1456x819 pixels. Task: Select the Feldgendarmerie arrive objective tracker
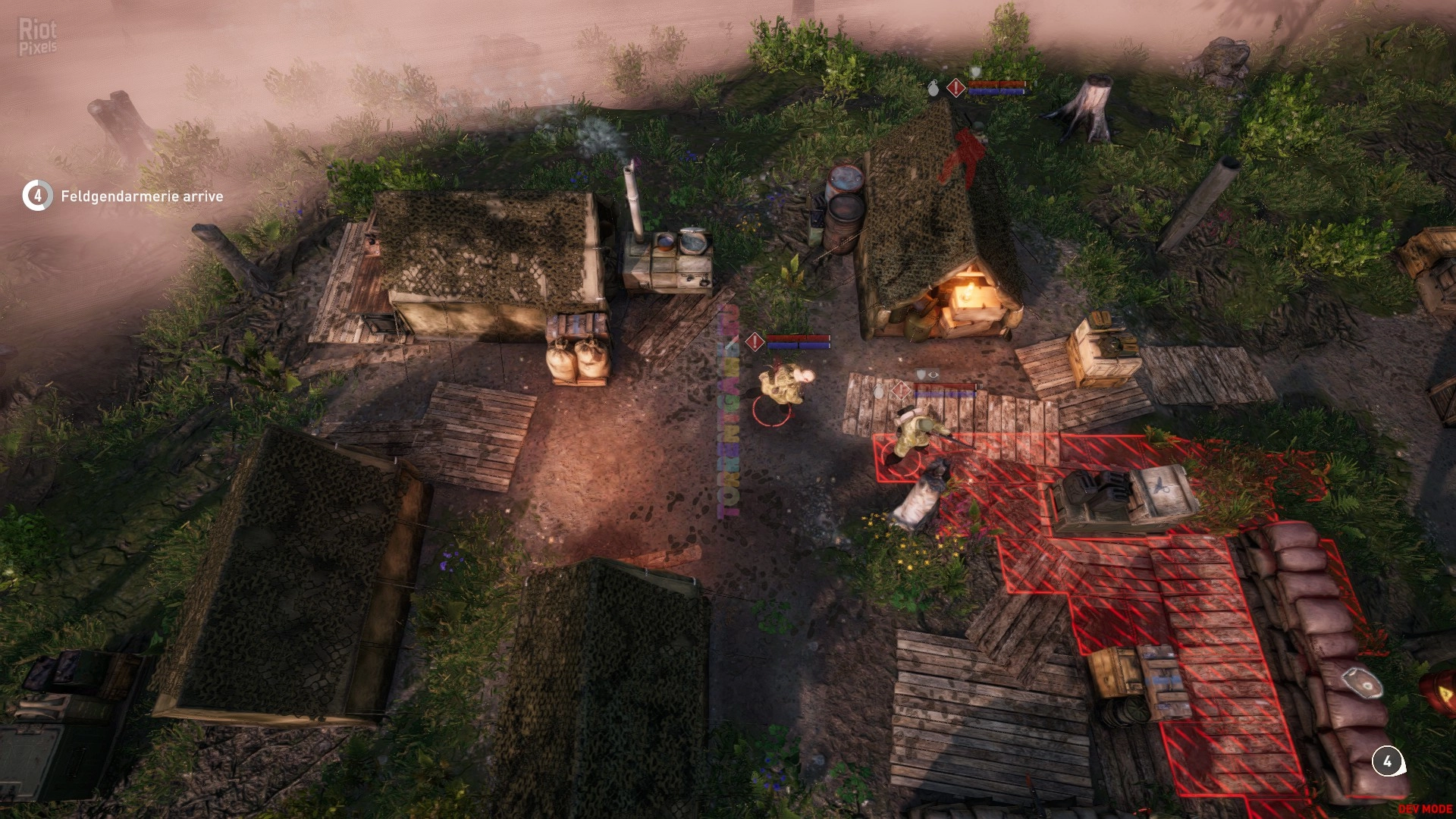point(123,196)
